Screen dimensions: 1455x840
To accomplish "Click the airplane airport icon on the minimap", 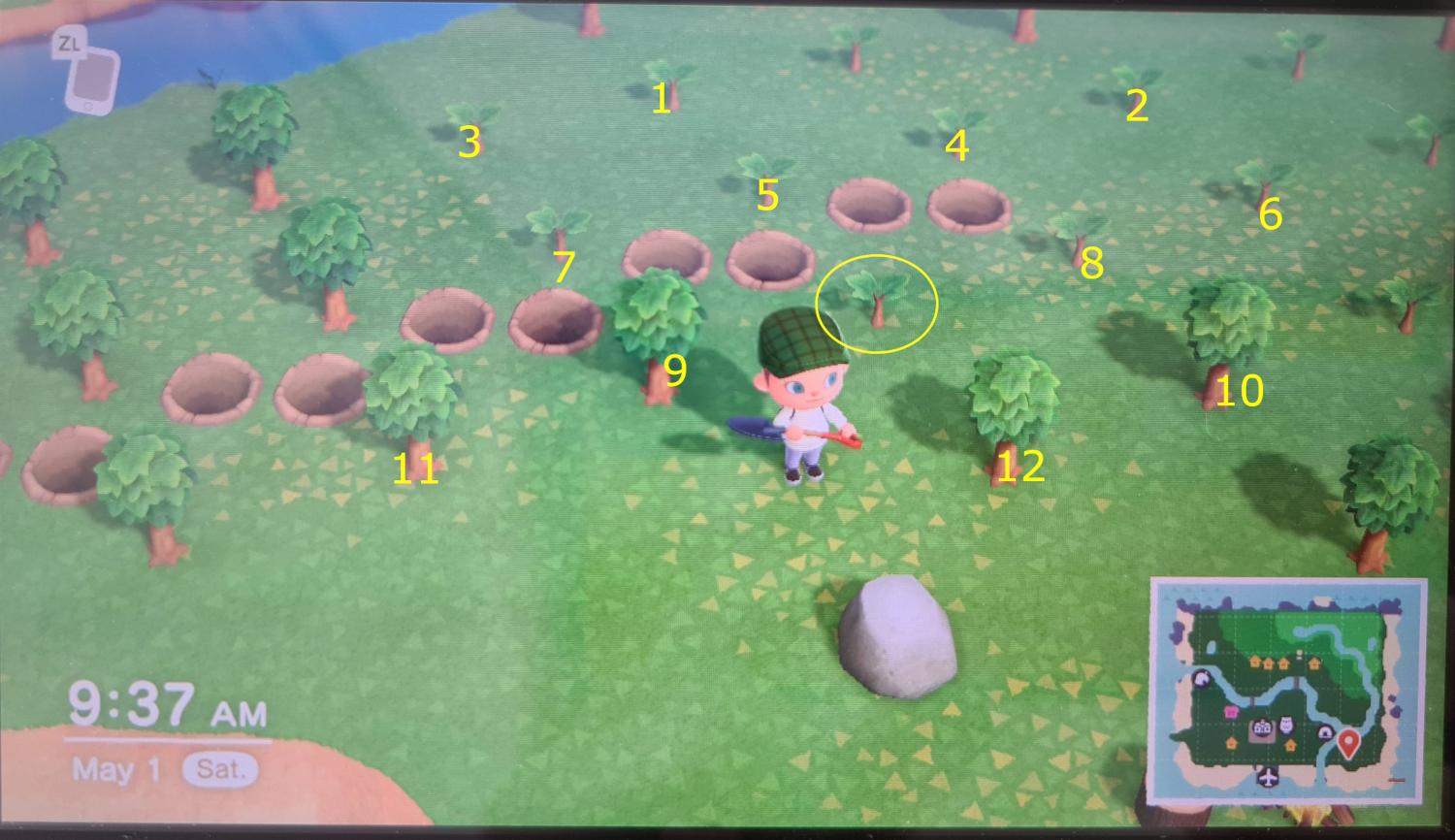I will point(1268,777).
